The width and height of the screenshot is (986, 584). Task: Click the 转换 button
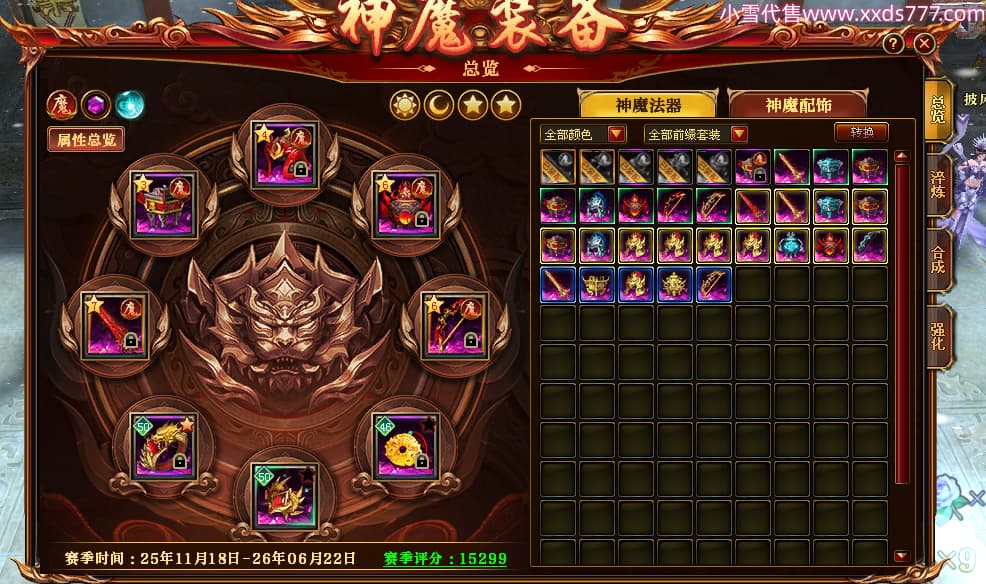(x=861, y=133)
